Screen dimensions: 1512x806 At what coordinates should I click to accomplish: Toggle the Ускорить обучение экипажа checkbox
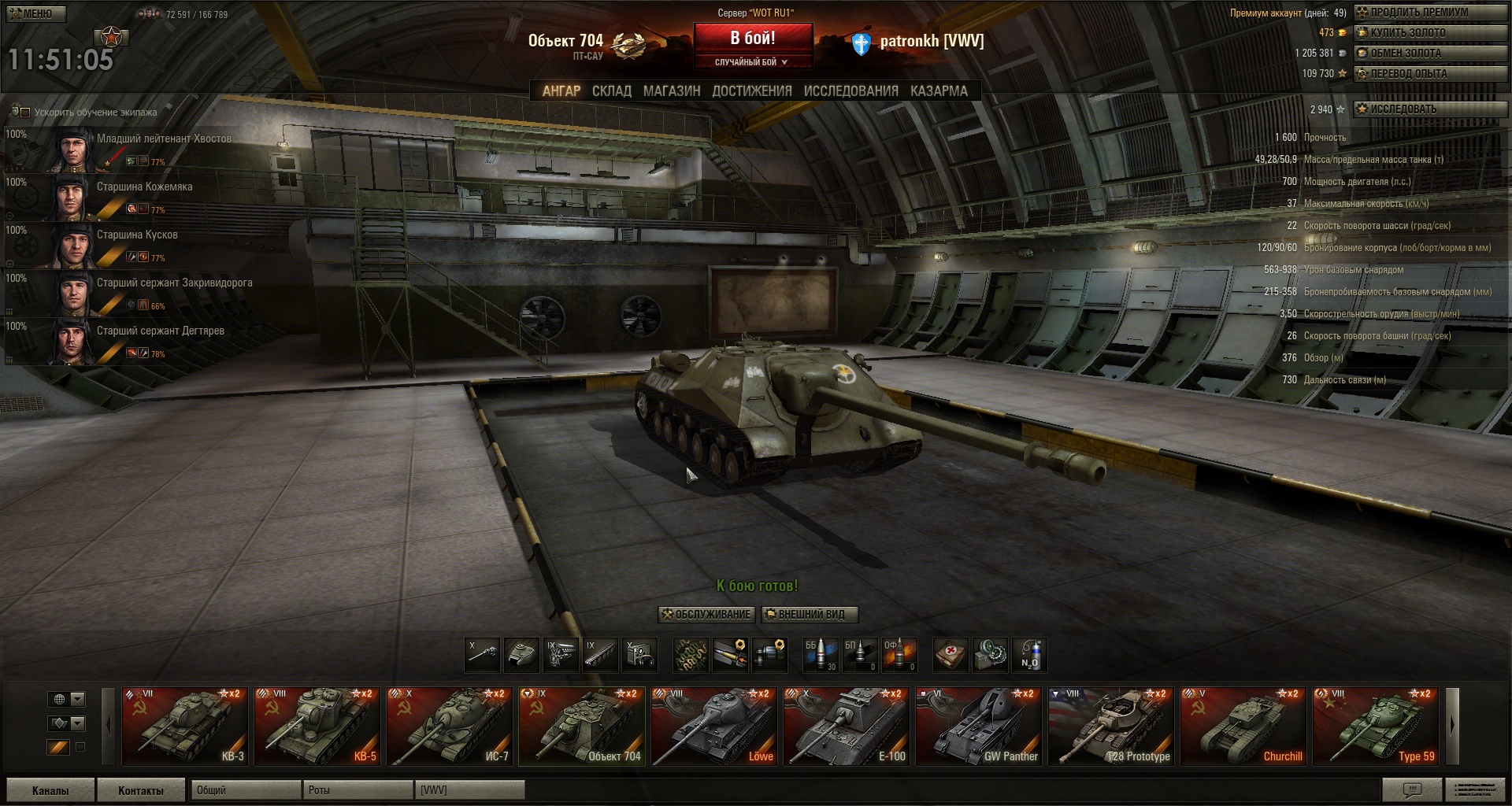point(24,113)
